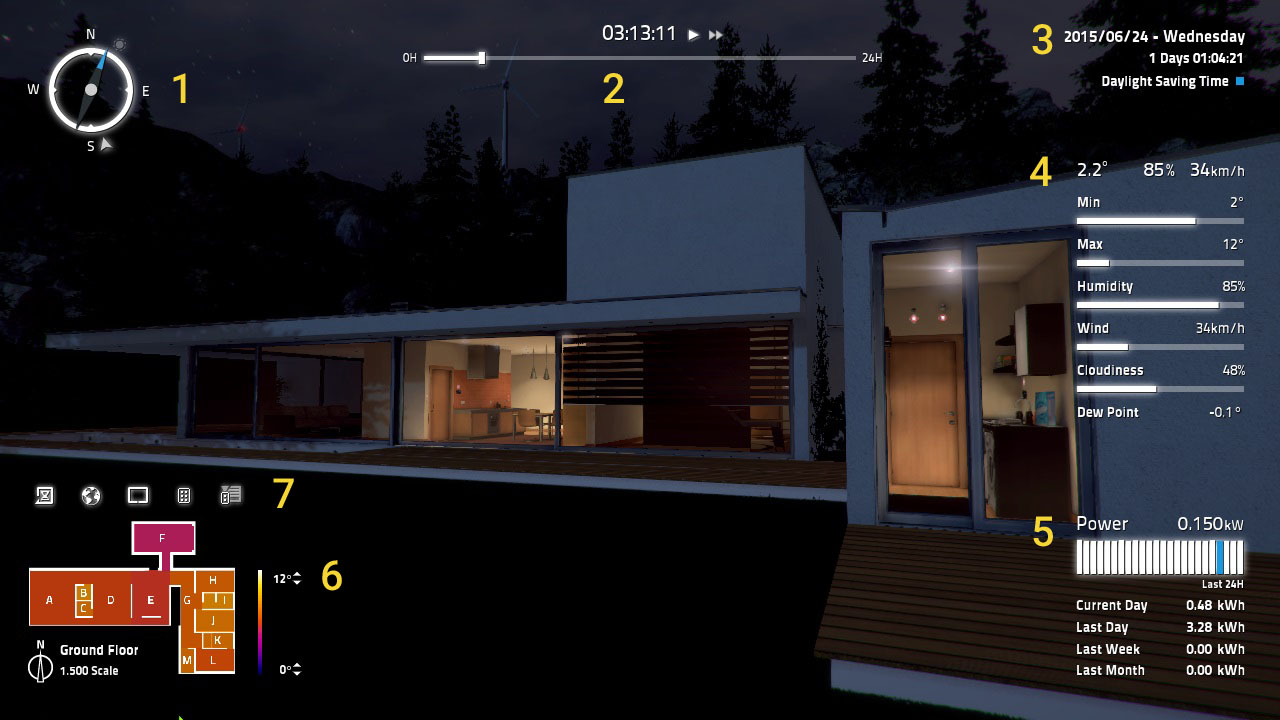The image size is (1280, 720).
Task: Adjust the Cloudiness slider bar
Action: coord(1160,389)
